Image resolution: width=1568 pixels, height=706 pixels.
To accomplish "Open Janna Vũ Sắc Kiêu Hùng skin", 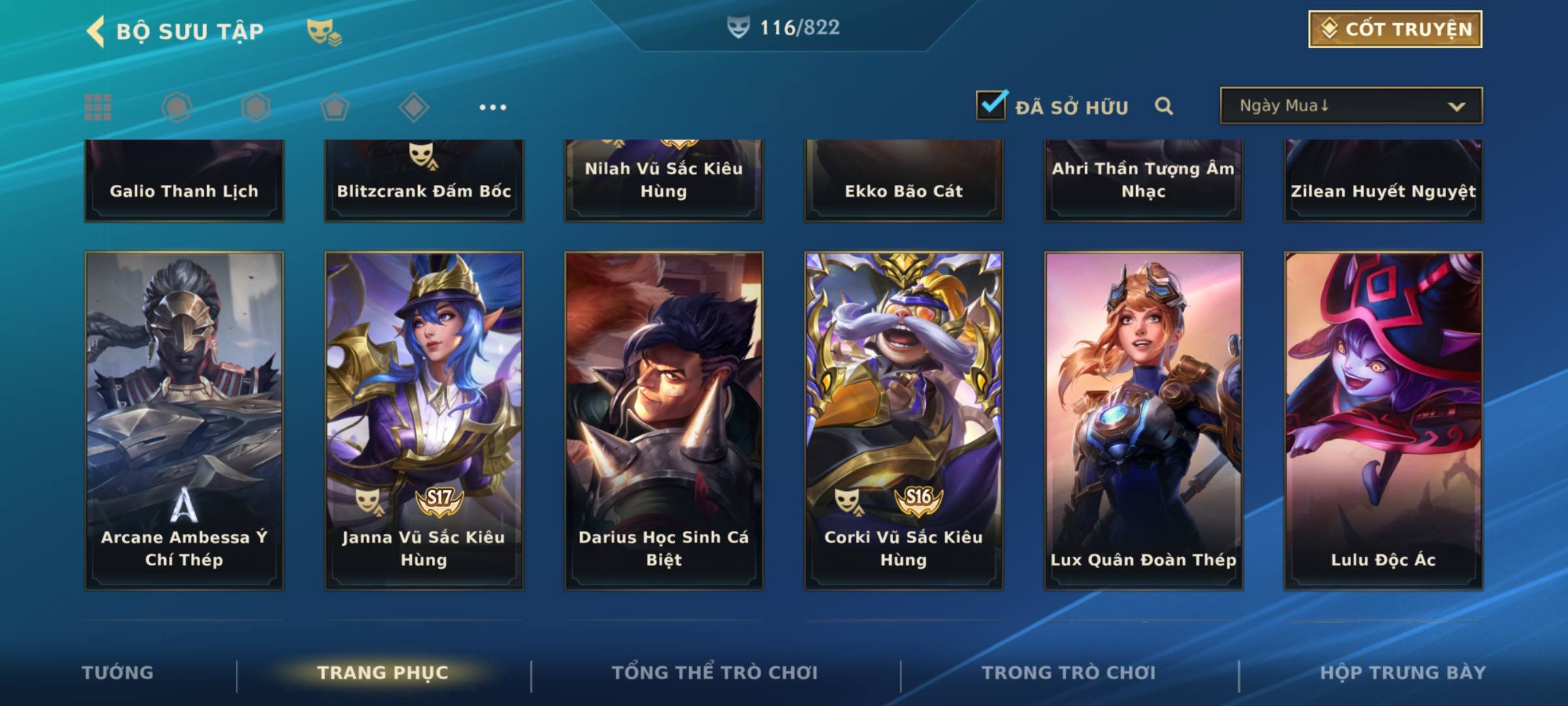I will (424, 420).
